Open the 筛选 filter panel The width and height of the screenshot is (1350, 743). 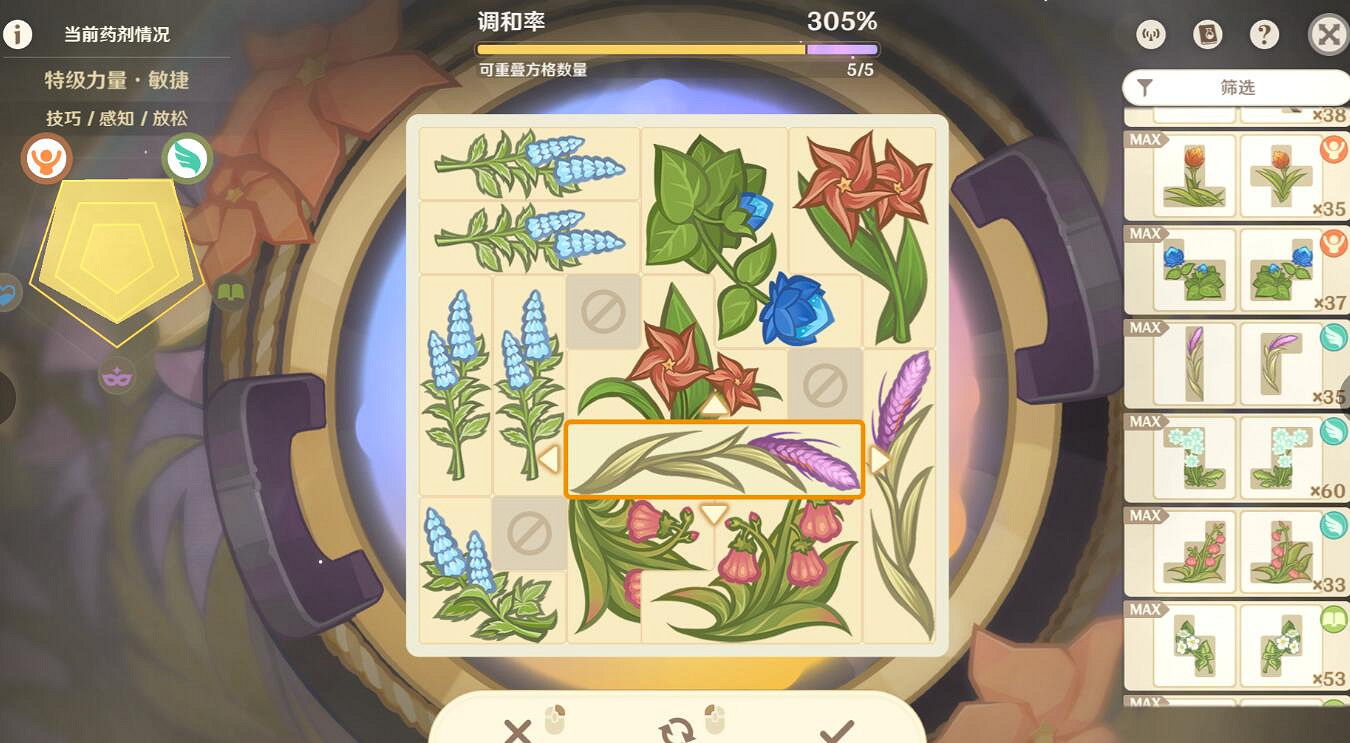click(1237, 87)
